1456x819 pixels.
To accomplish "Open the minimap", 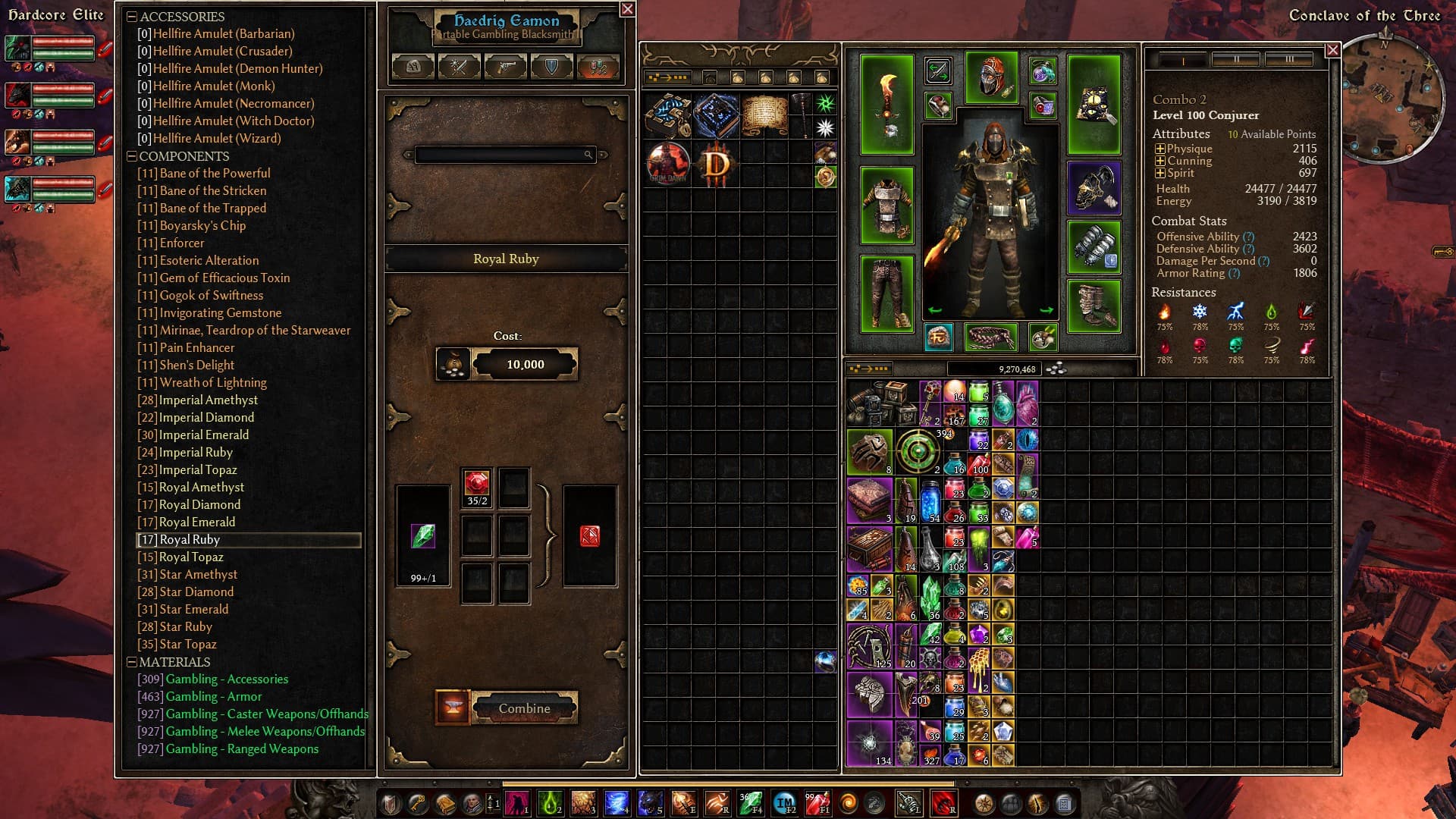I will point(1392,96).
